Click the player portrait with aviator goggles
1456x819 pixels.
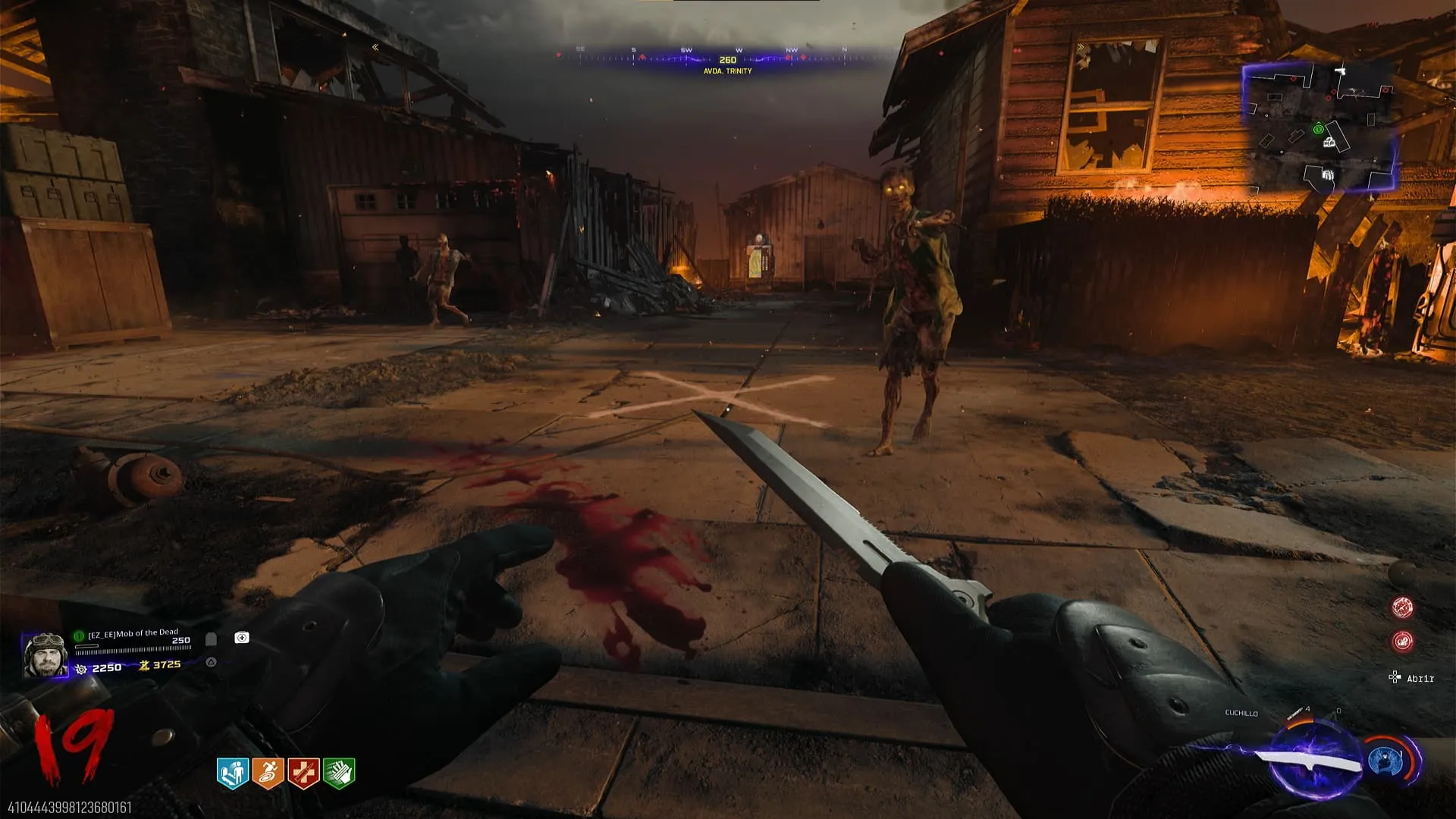click(45, 654)
